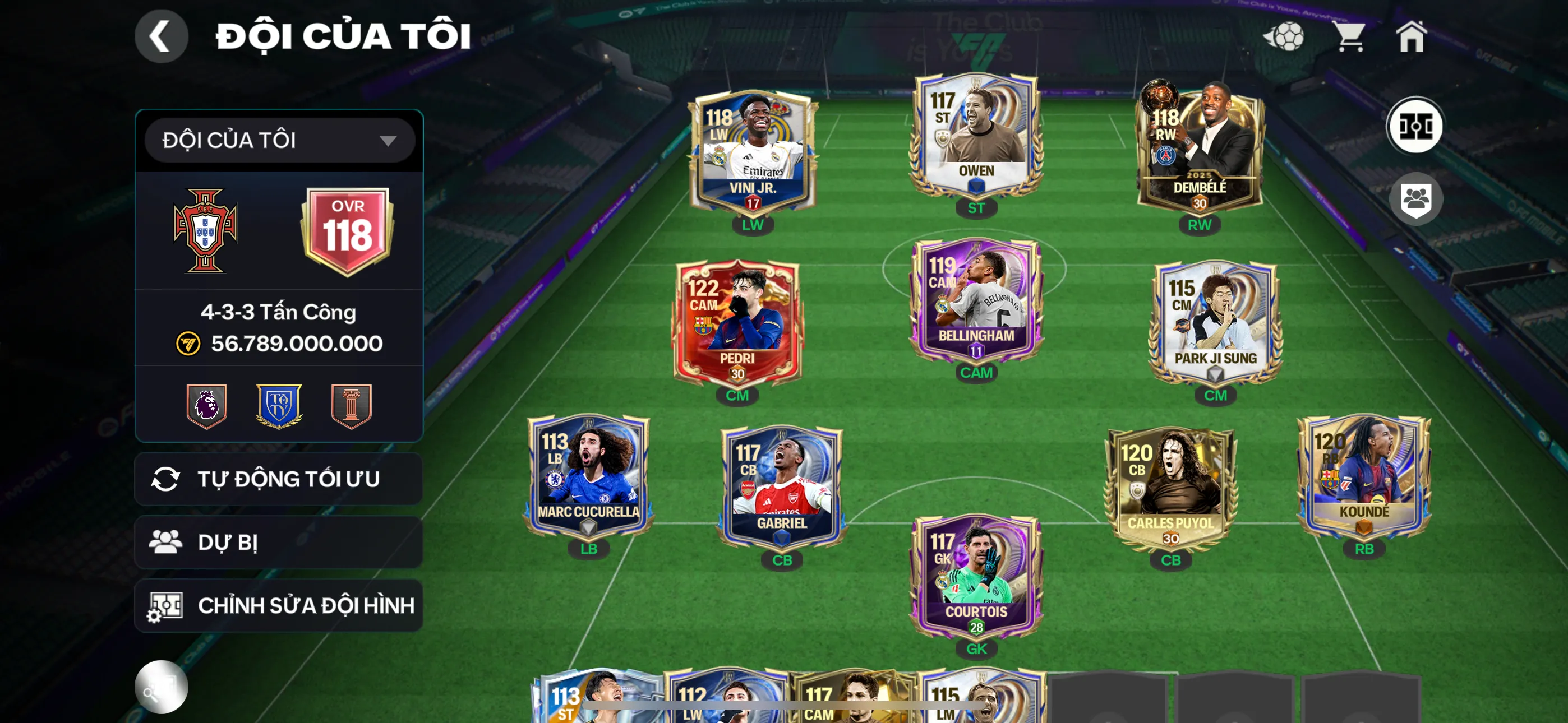
Task: Open the shopping cart store
Action: tap(1349, 36)
